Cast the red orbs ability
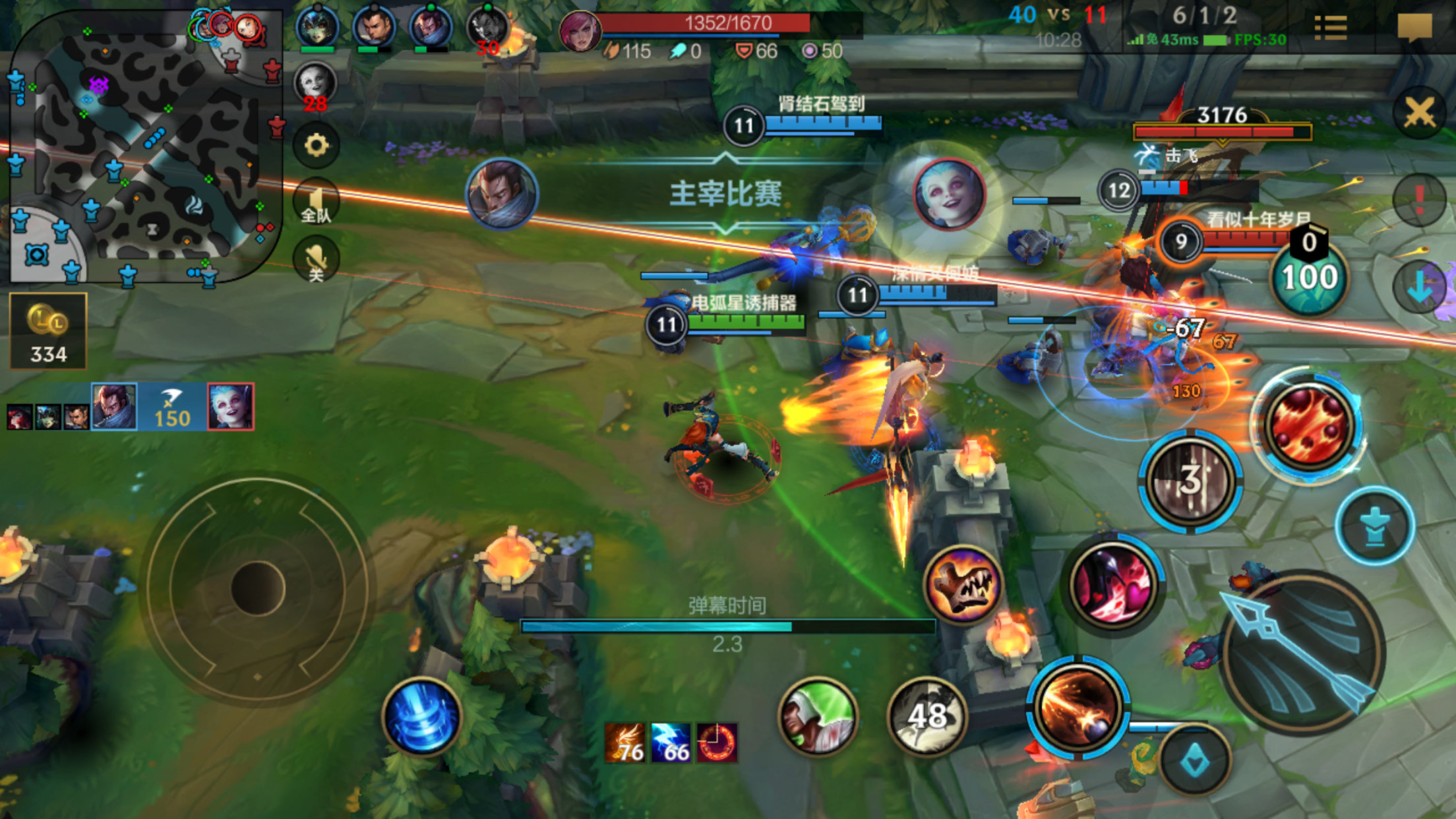This screenshot has height=819, width=1456. (x=1309, y=425)
